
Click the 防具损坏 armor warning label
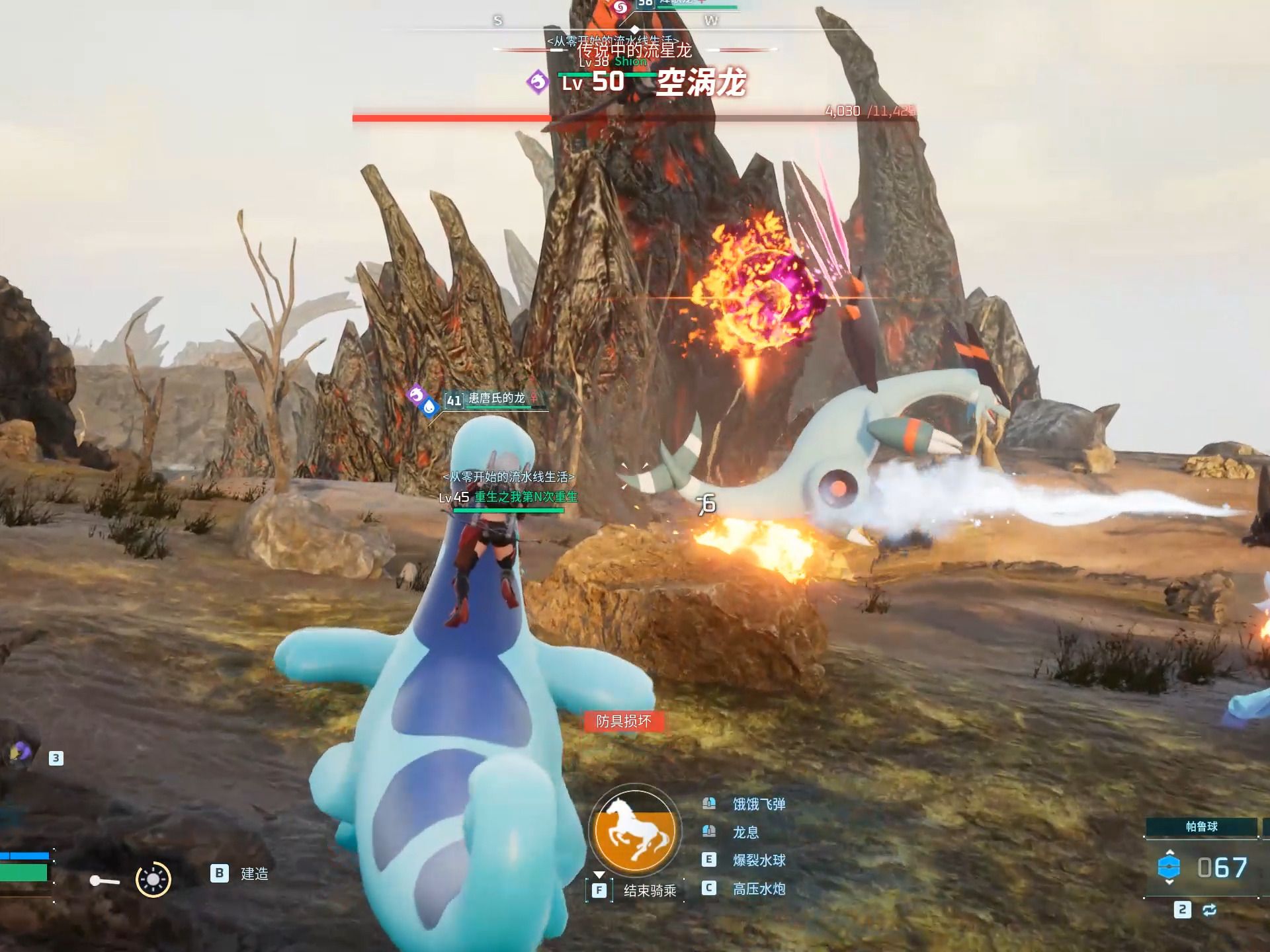tap(623, 721)
